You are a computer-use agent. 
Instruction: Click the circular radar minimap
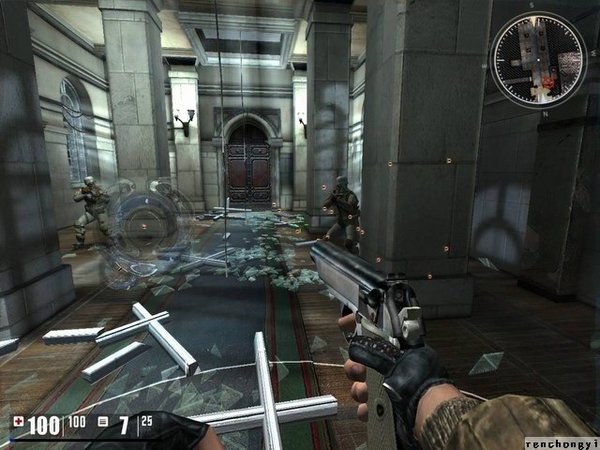click(x=539, y=61)
